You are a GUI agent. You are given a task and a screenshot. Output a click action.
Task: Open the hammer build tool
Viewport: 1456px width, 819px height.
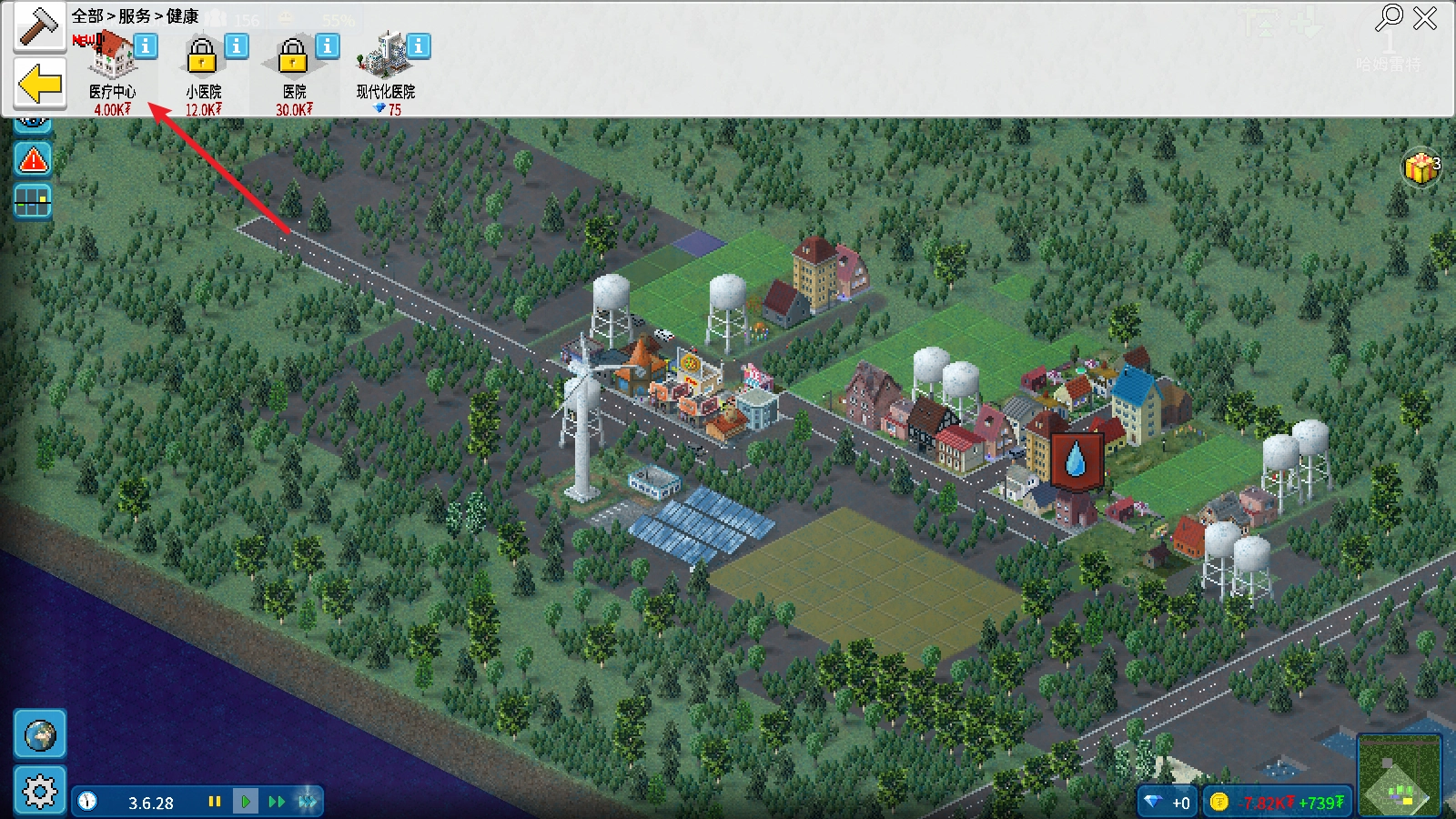pos(38,26)
